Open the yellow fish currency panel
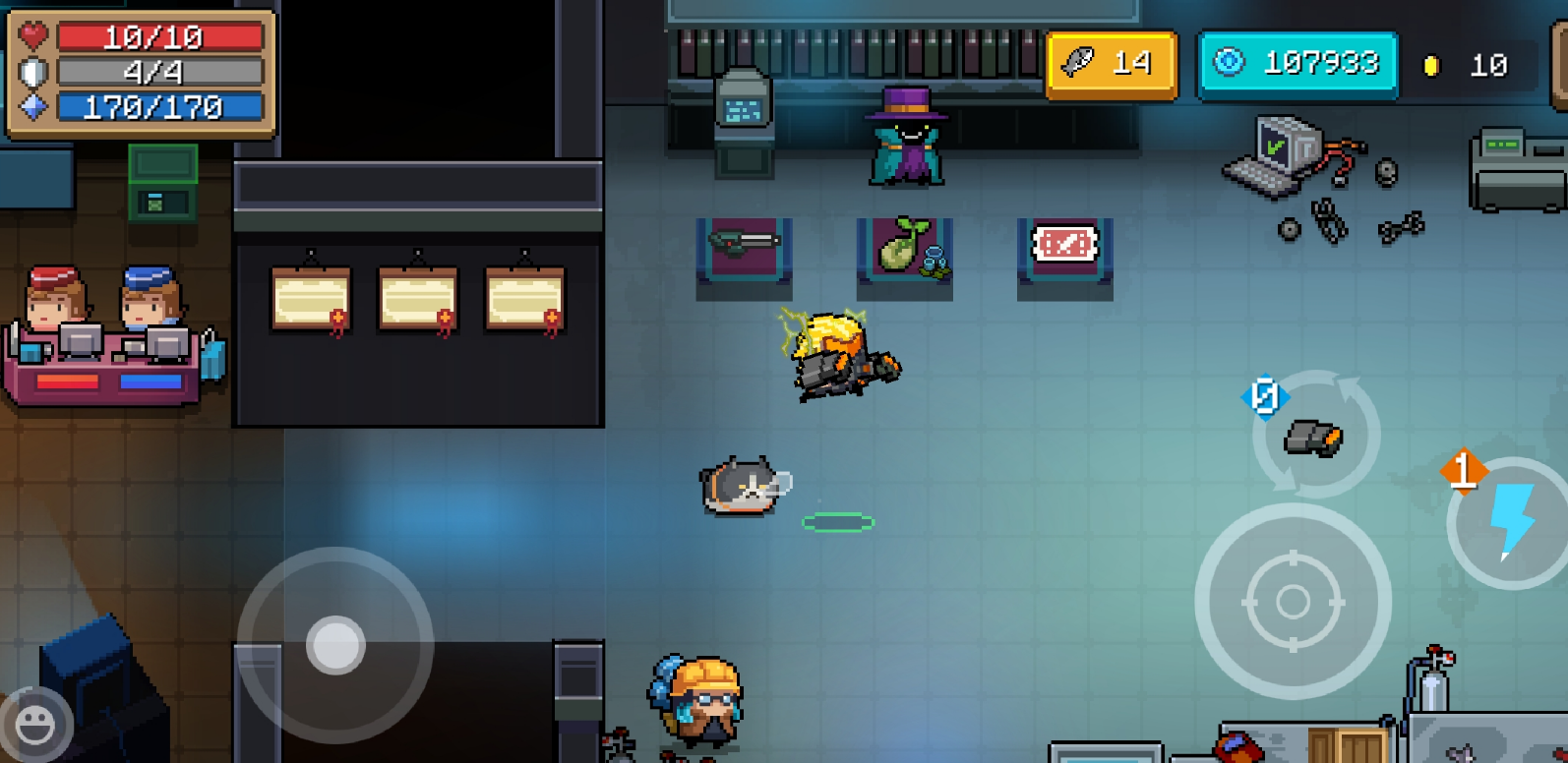 coord(1111,65)
